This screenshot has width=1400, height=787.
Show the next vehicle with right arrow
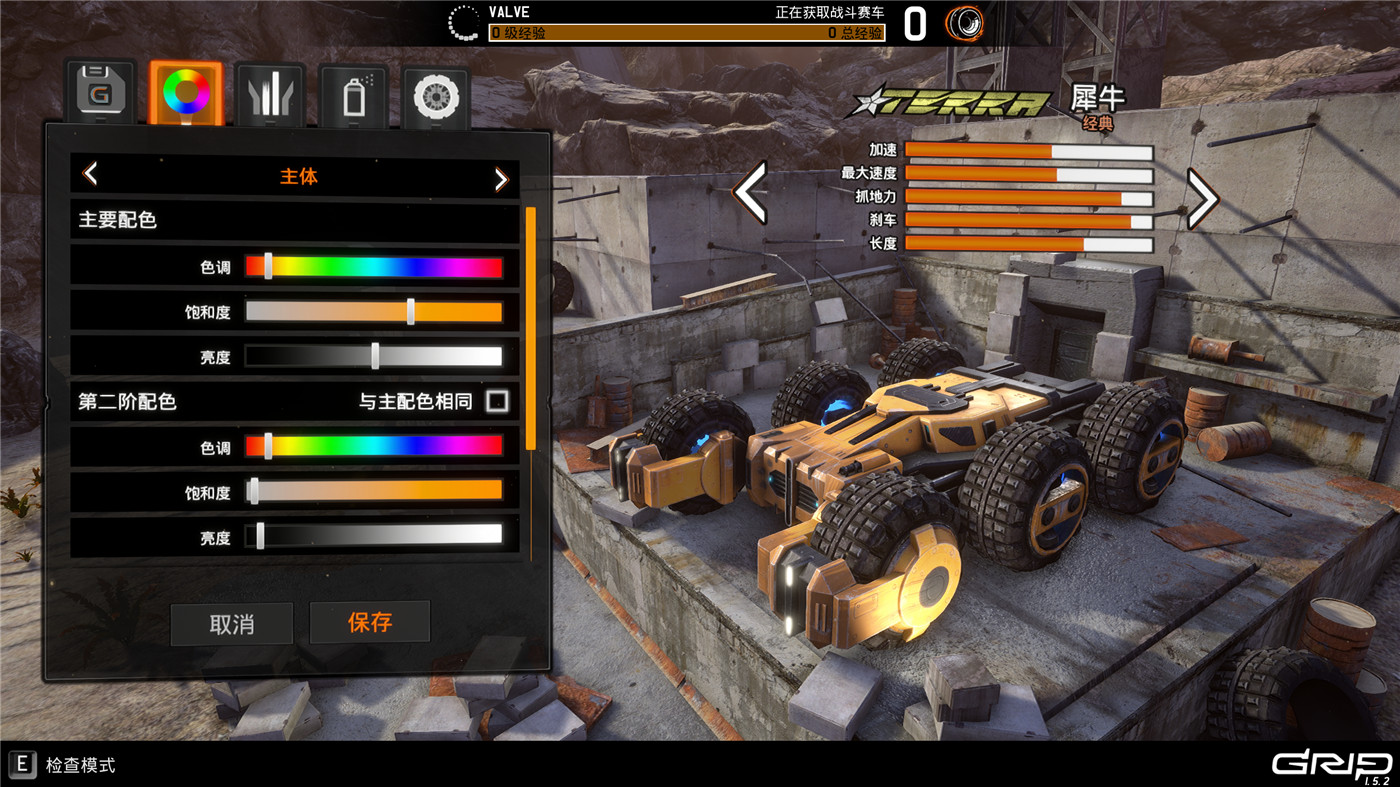coord(1202,198)
